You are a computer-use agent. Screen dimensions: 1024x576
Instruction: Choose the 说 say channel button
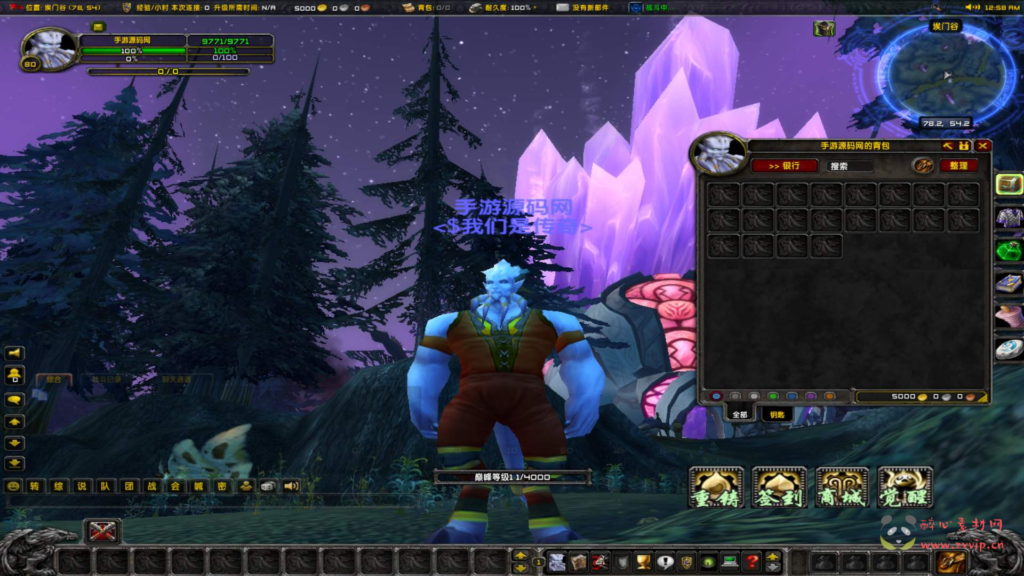coord(82,486)
